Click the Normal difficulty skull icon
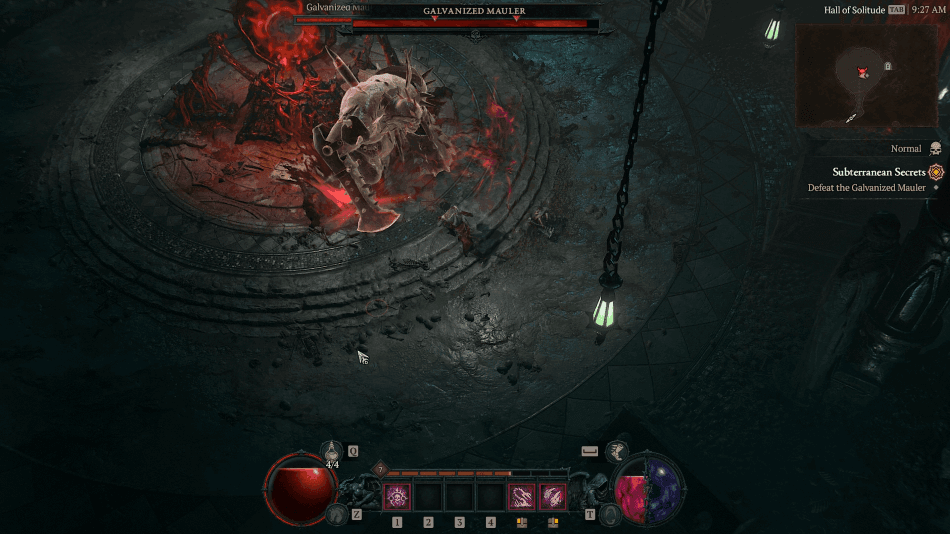 (936, 148)
